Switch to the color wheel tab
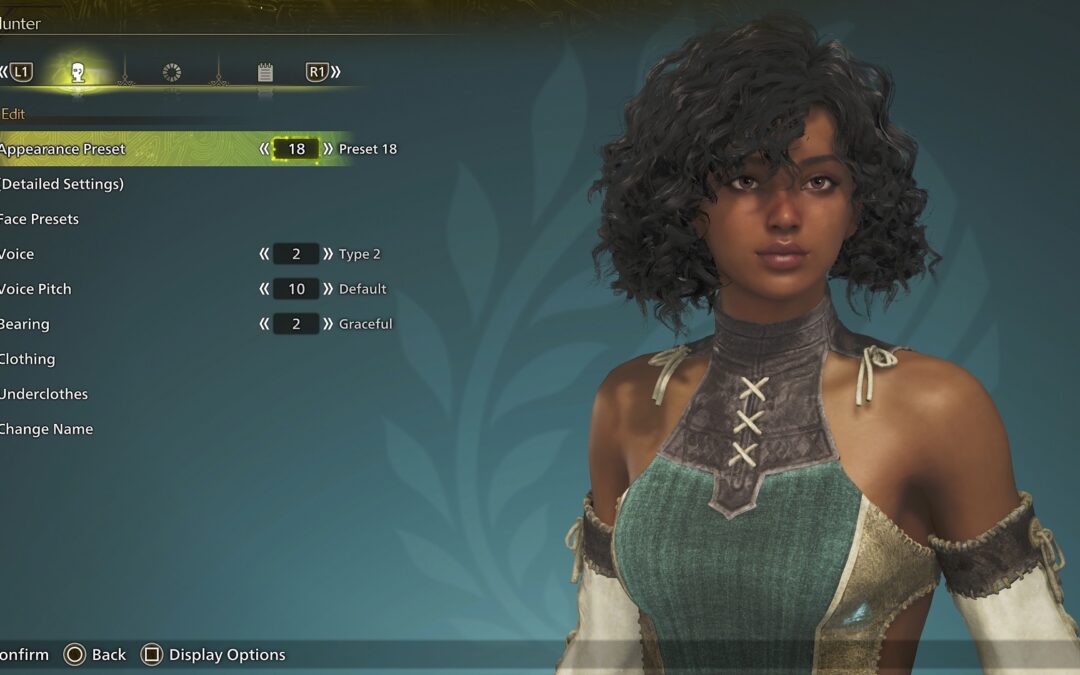The image size is (1080, 675). click(x=171, y=72)
